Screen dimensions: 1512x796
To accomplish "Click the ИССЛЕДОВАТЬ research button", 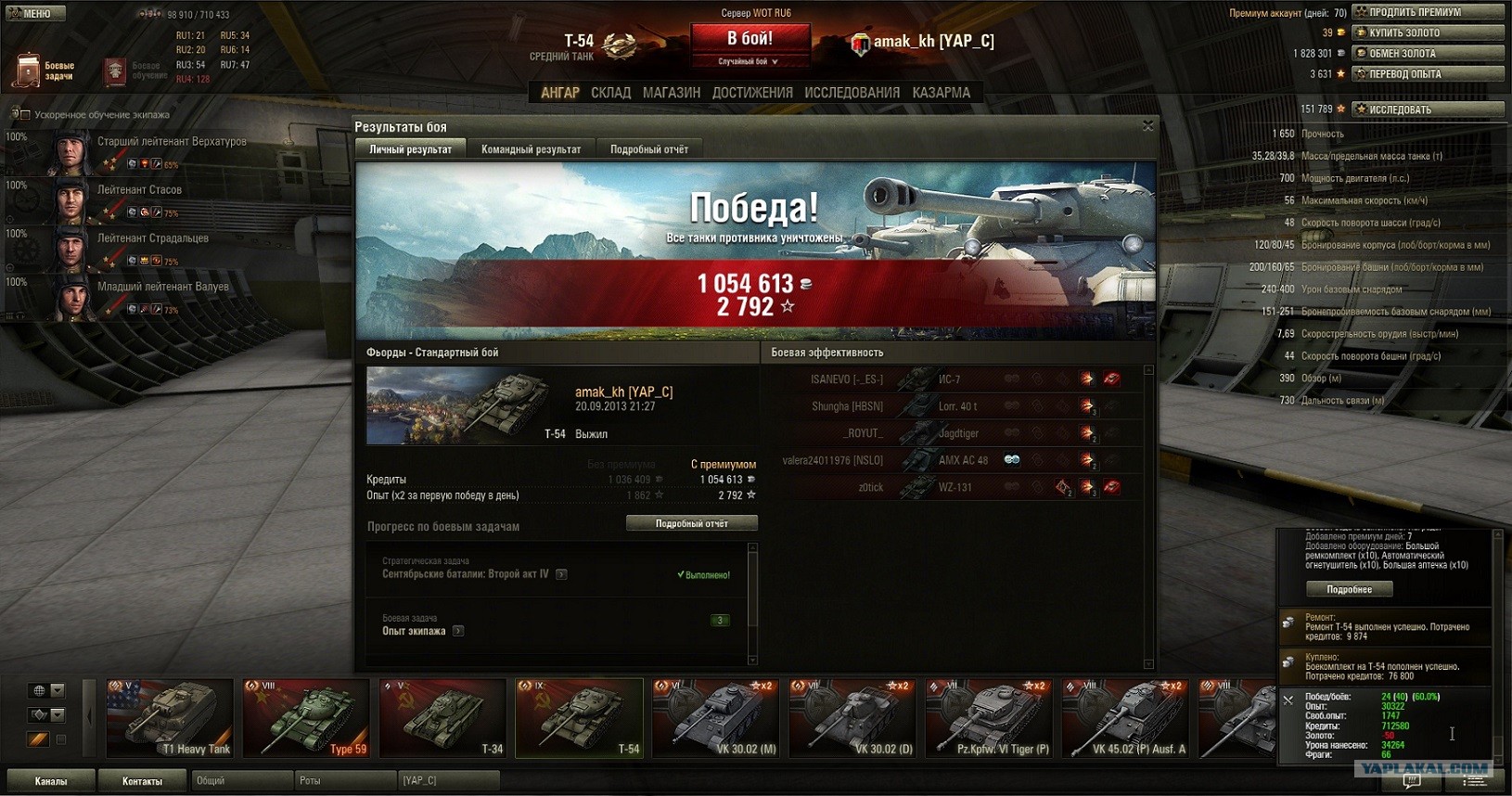I will pyautogui.click(x=1427, y=109).
